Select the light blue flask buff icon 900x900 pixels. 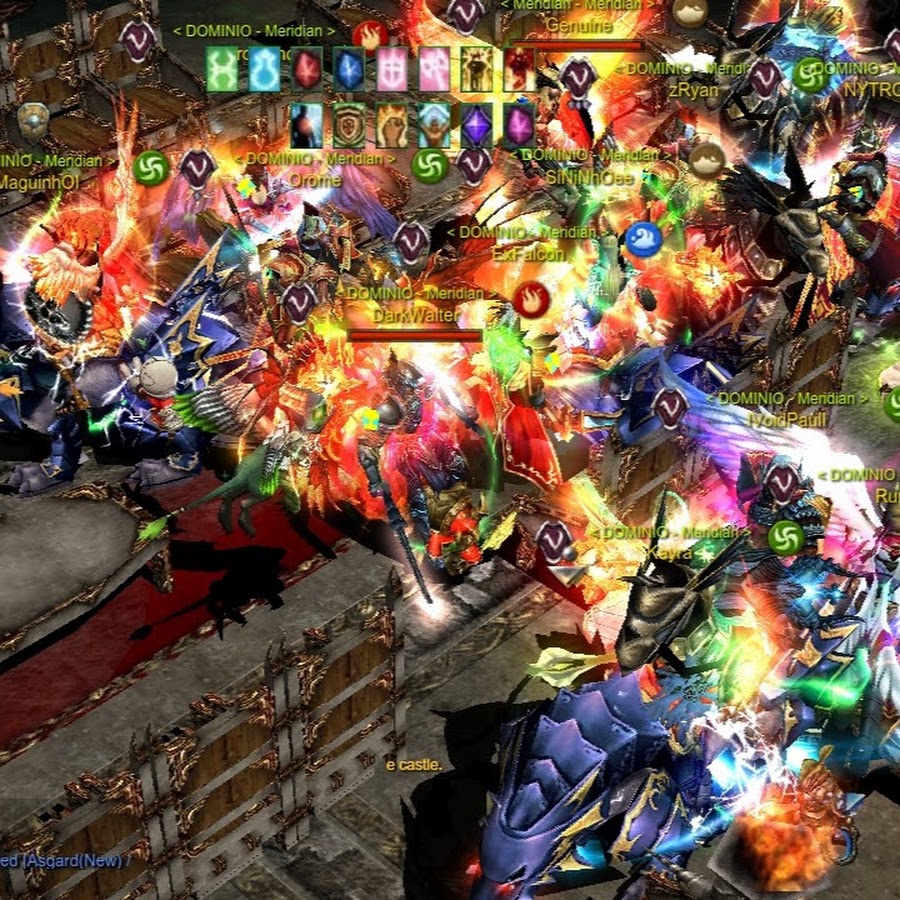[264, 69]
